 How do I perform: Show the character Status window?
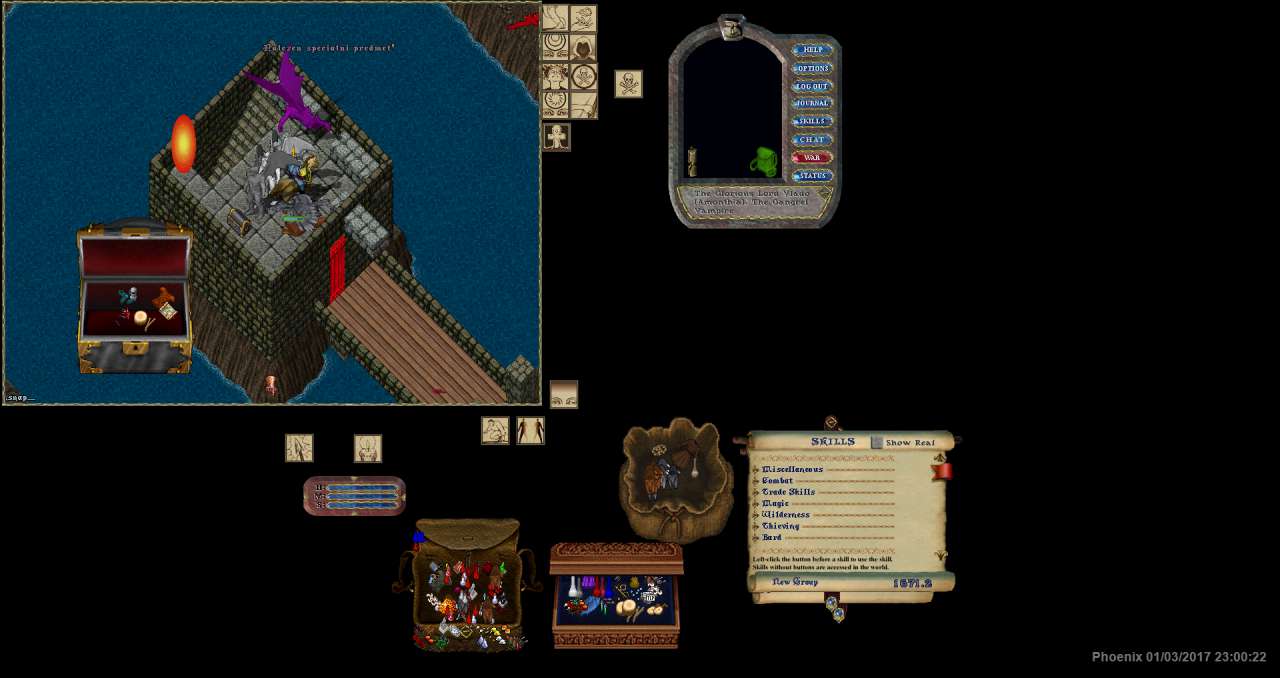click(812, 176)
